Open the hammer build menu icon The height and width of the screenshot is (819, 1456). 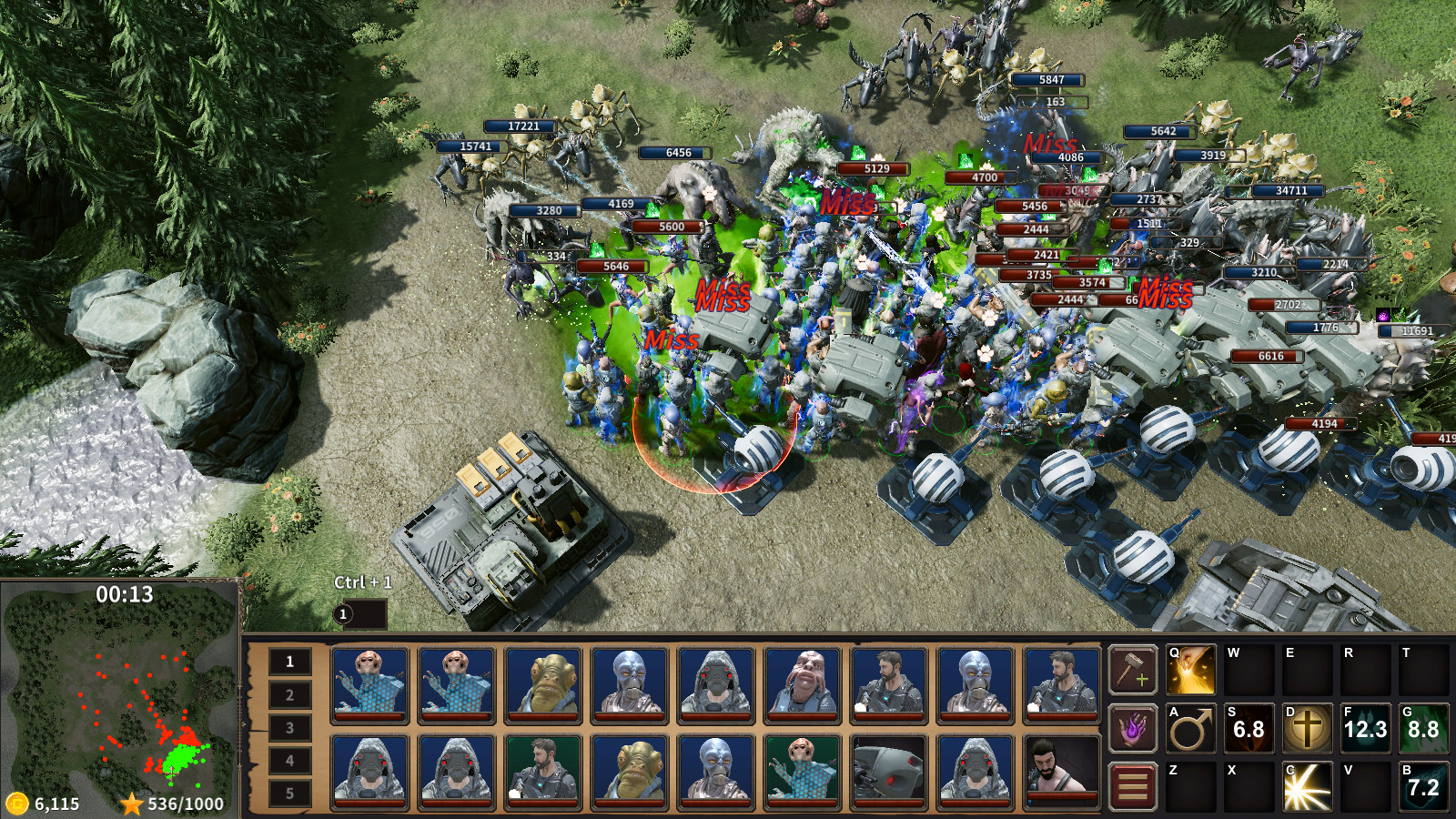(1132, 672)
